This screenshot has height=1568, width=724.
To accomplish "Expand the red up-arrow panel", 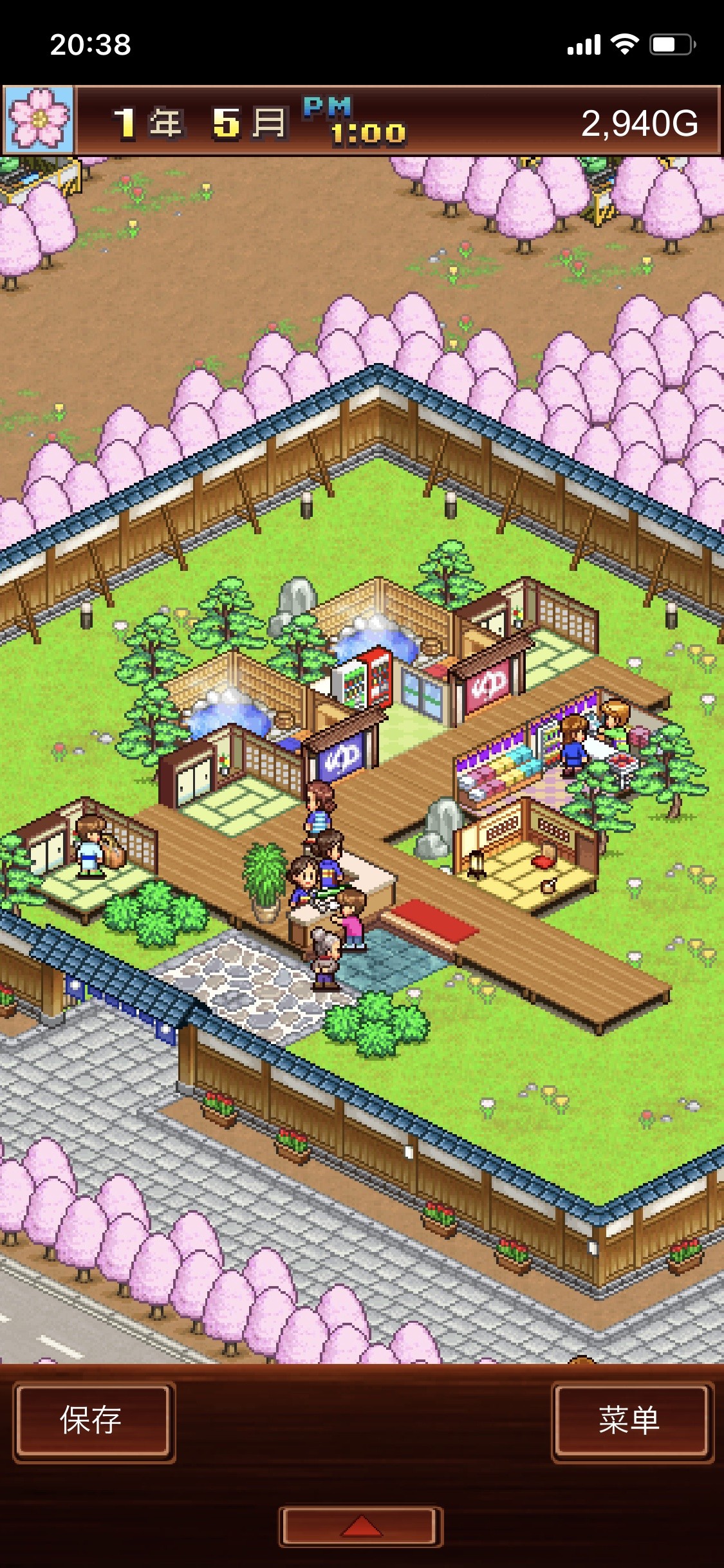I will tap(361, 1526).
